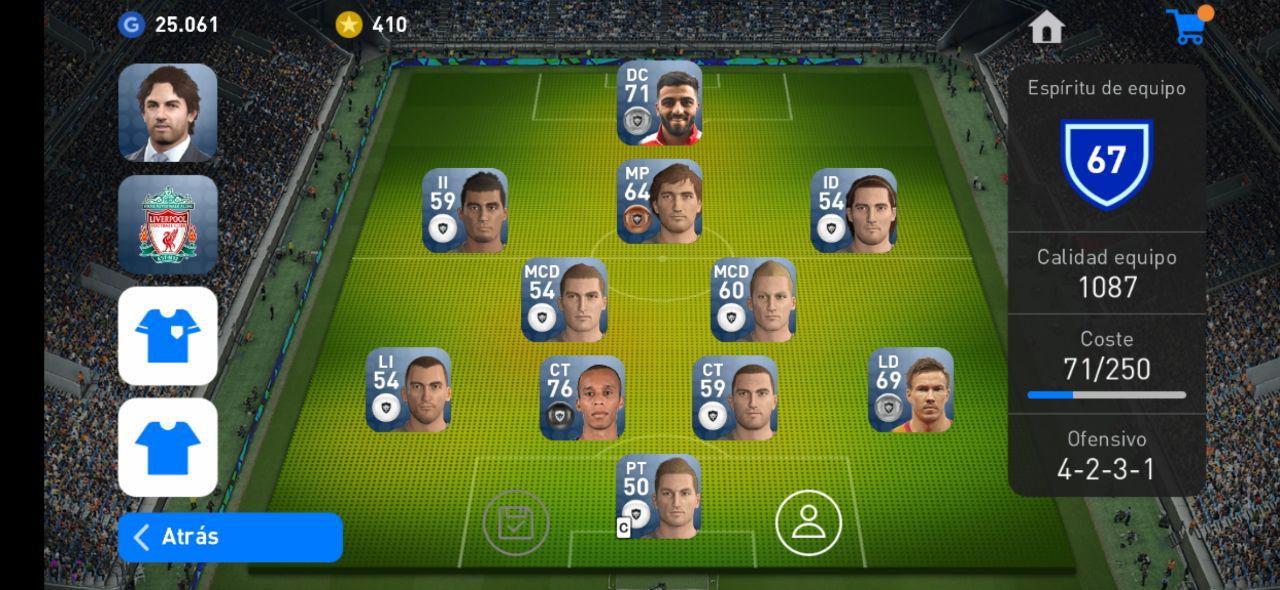Choose the LI 54 defender card
This screenshot has height=590, width=1280.
[x=408, y=390]
